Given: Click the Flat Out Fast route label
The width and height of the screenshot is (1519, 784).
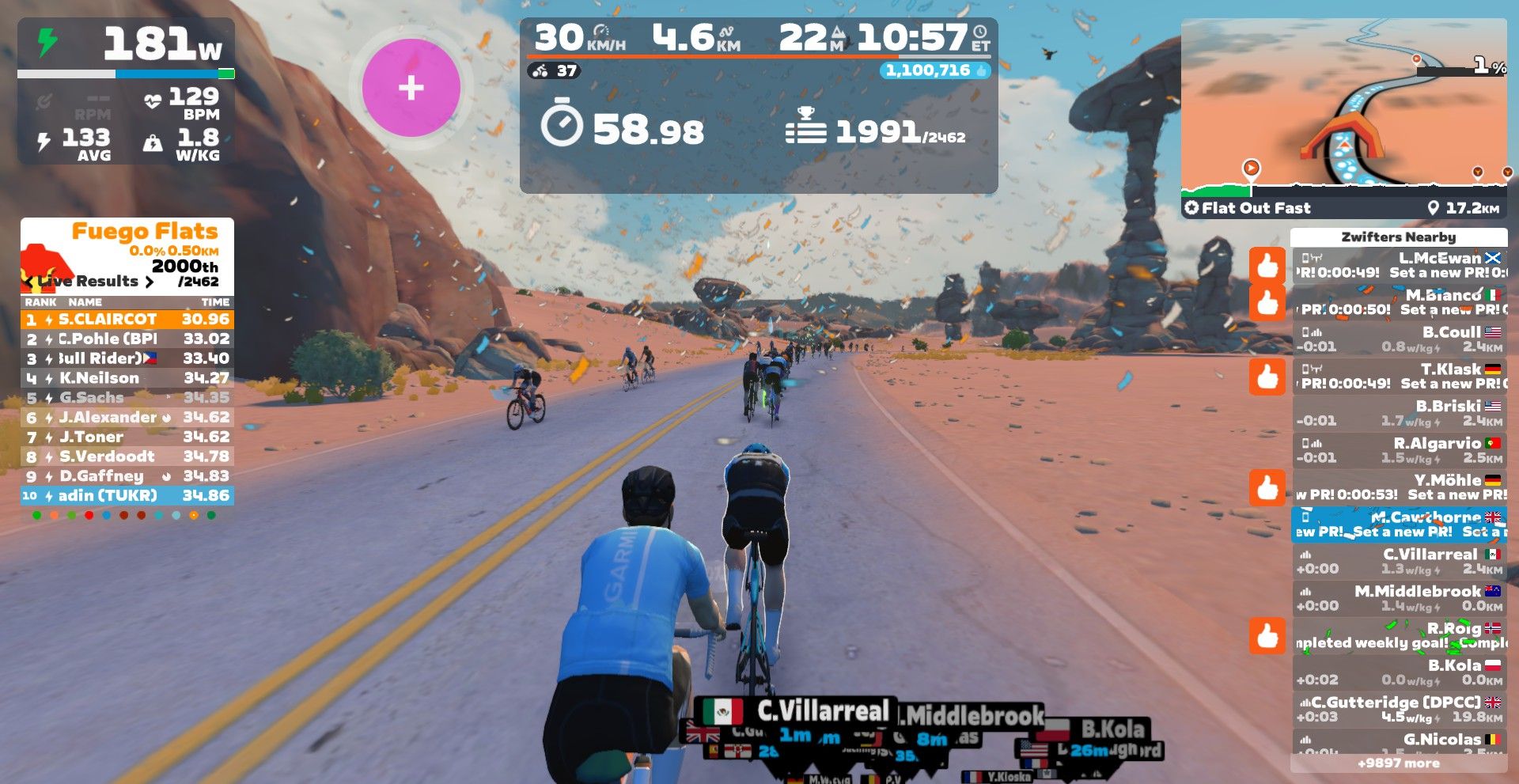Looking at the screenshot, I should pyautogui.click(x=1256, y=208).
